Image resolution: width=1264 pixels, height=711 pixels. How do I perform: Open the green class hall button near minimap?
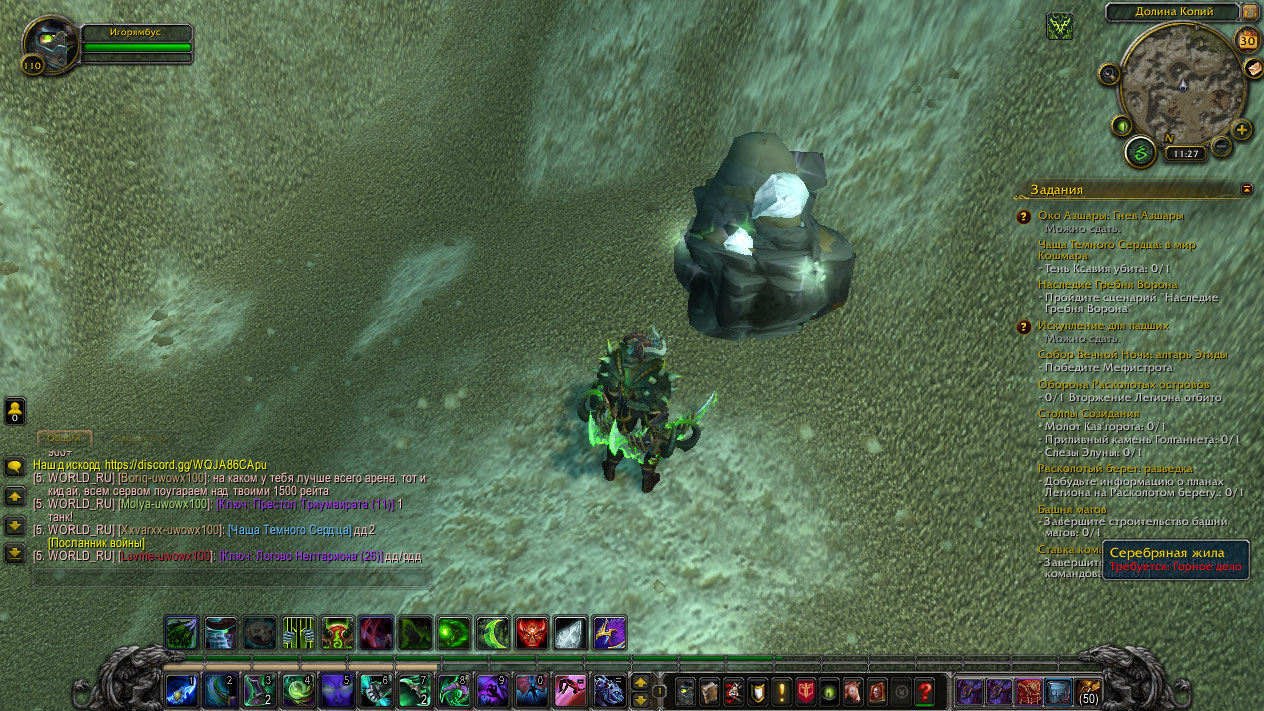(1140, 152)
